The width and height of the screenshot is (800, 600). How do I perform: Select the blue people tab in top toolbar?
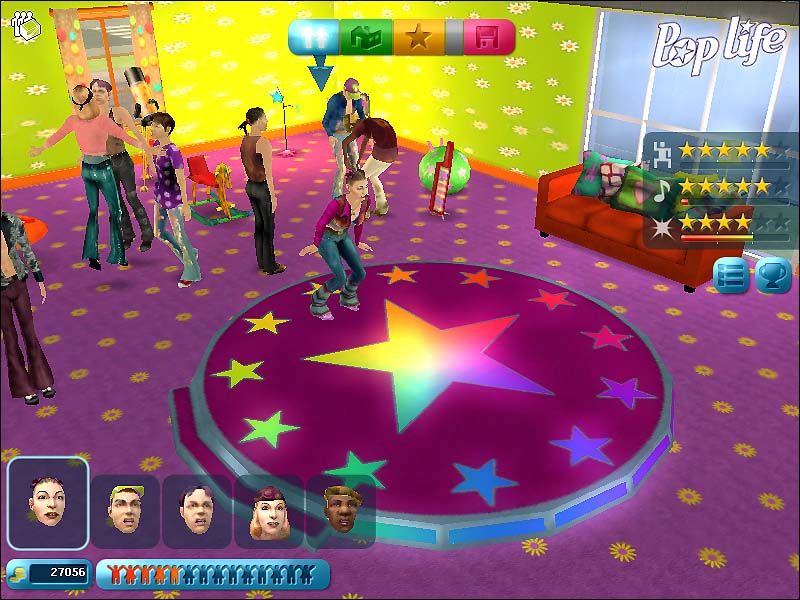point(316,37)
